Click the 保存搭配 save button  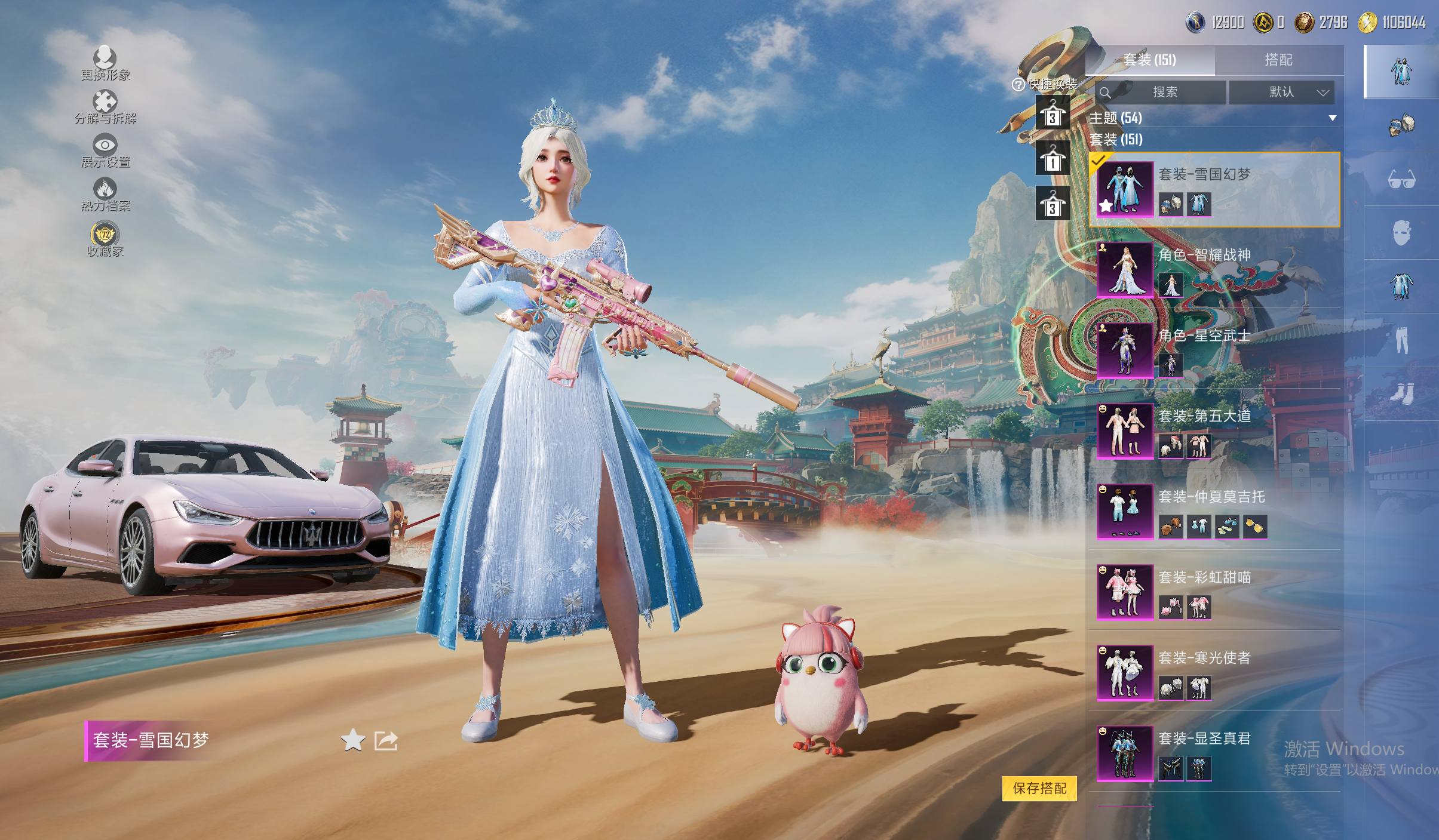1039,788
